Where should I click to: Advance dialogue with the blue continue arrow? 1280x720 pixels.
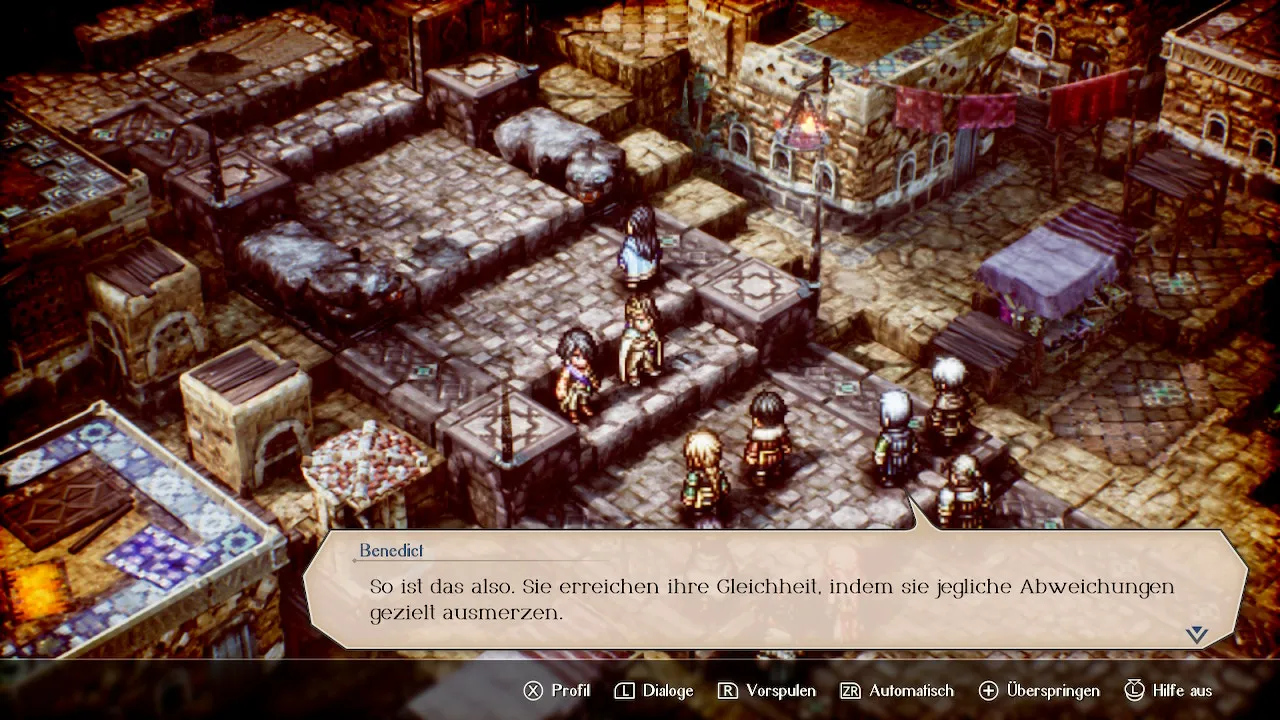coord(1197,634)
